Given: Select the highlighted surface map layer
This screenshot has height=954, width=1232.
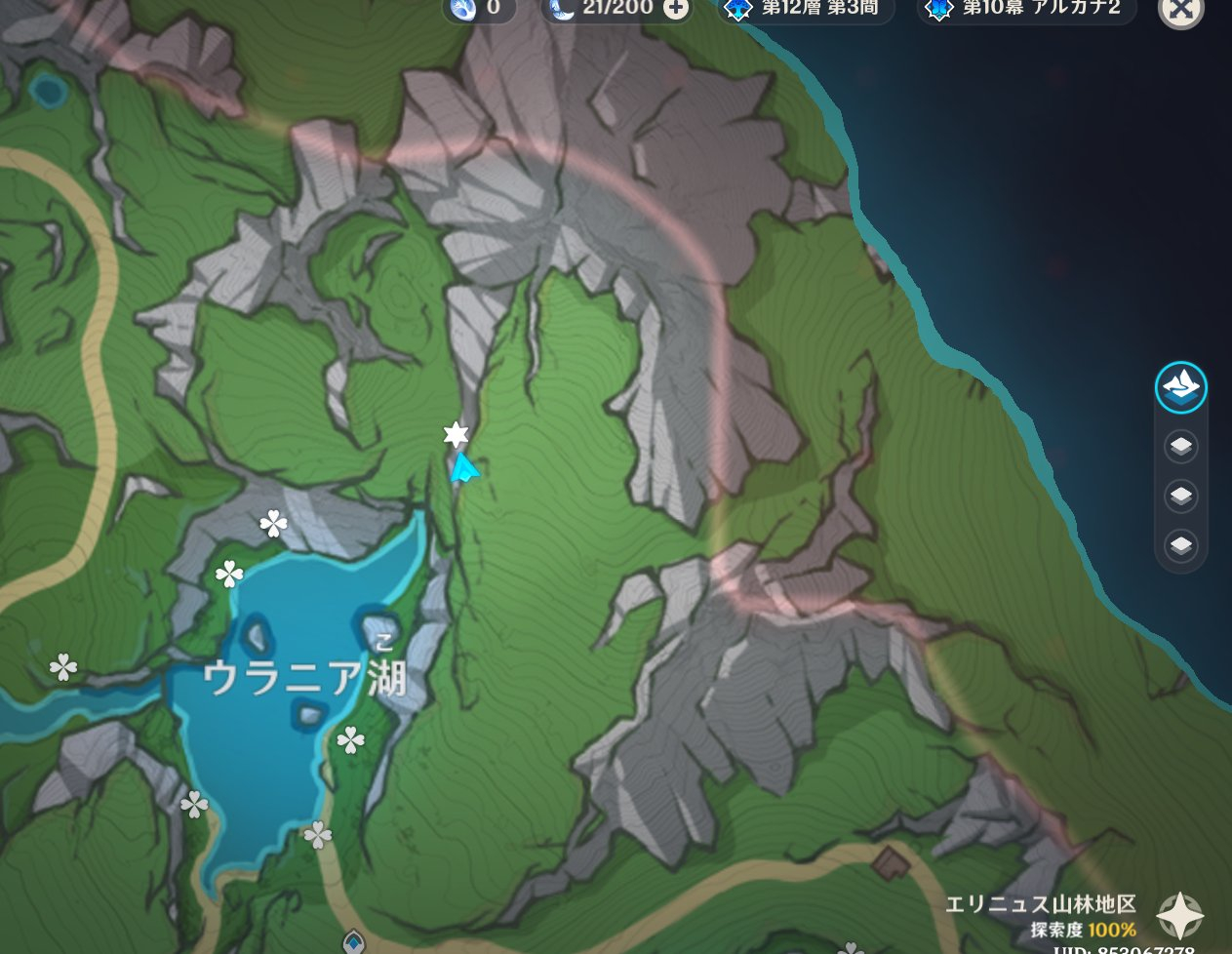Looking at the screenshot, I should [1180, 388].
